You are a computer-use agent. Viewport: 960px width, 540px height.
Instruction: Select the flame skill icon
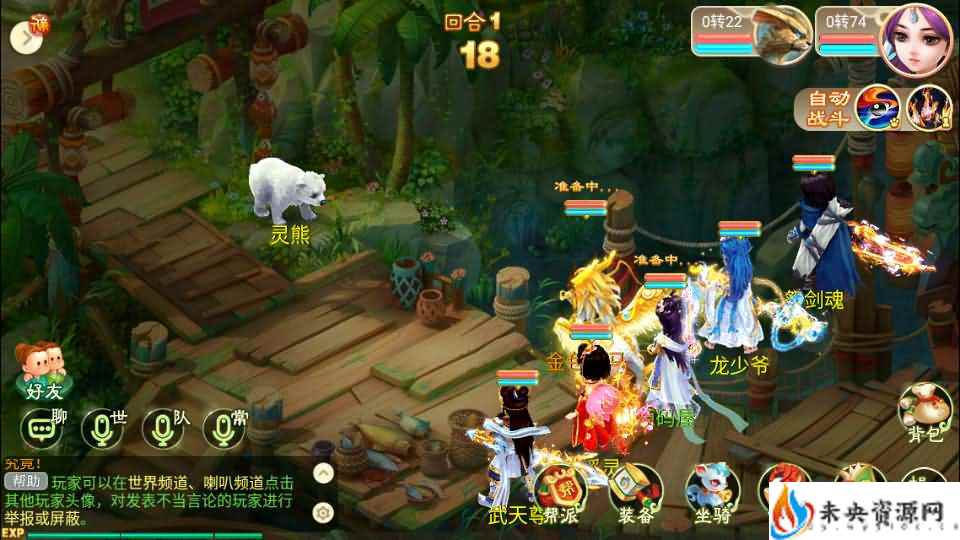(x=928, y=109)
